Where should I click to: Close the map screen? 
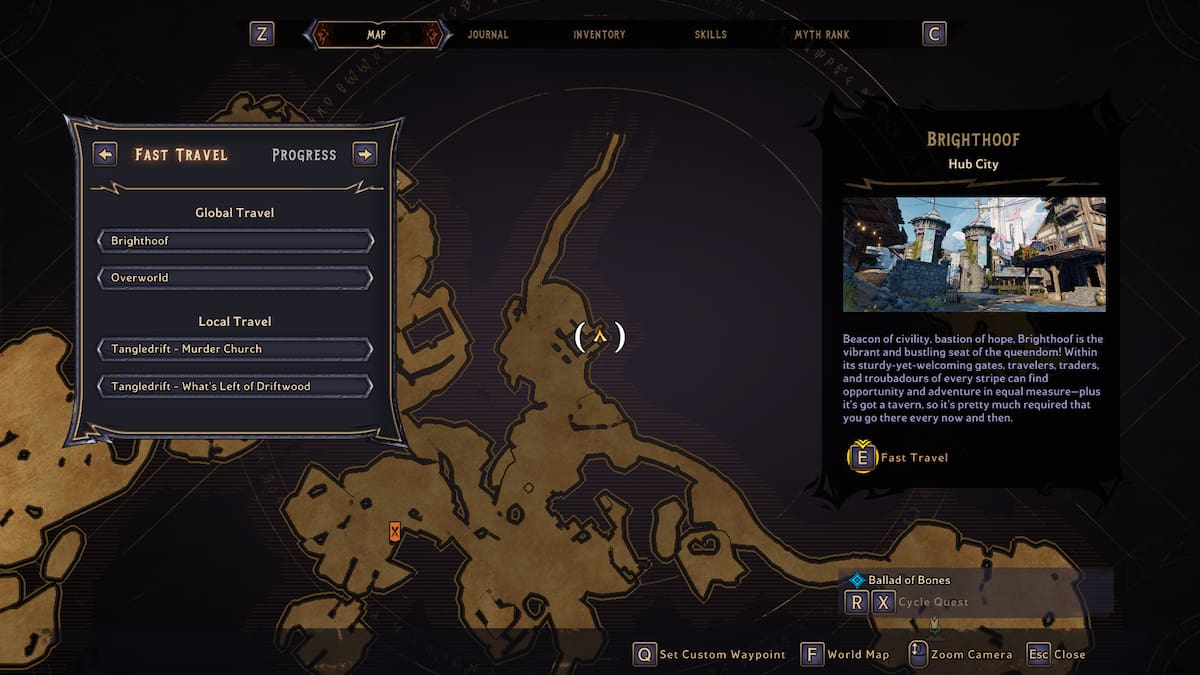tap(1056, 655)
